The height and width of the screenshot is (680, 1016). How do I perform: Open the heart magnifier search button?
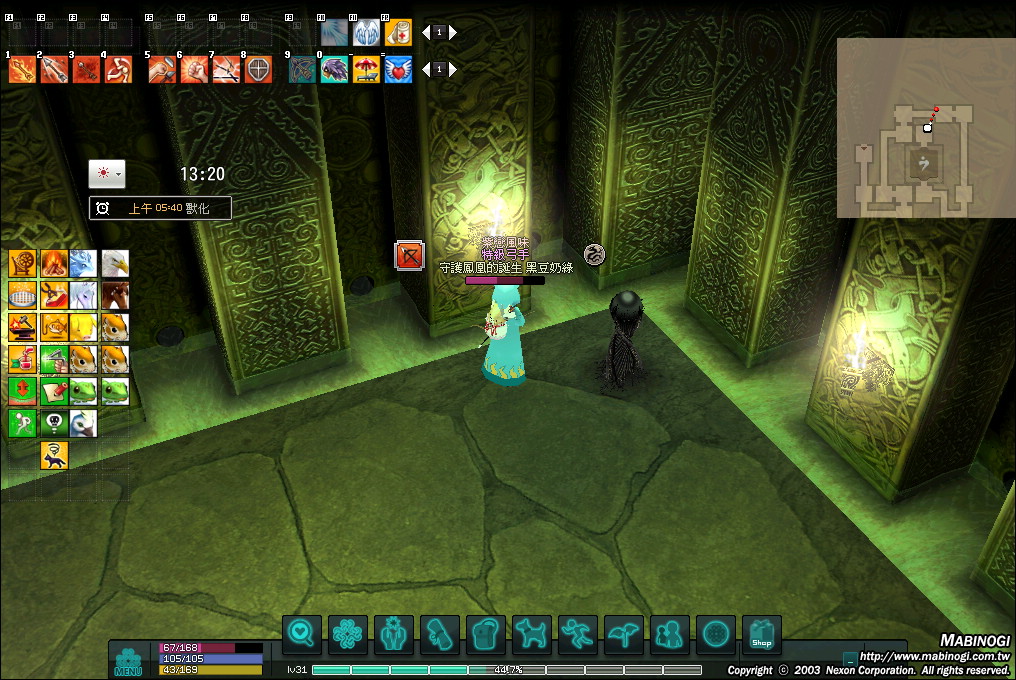[x=302, y=634]
